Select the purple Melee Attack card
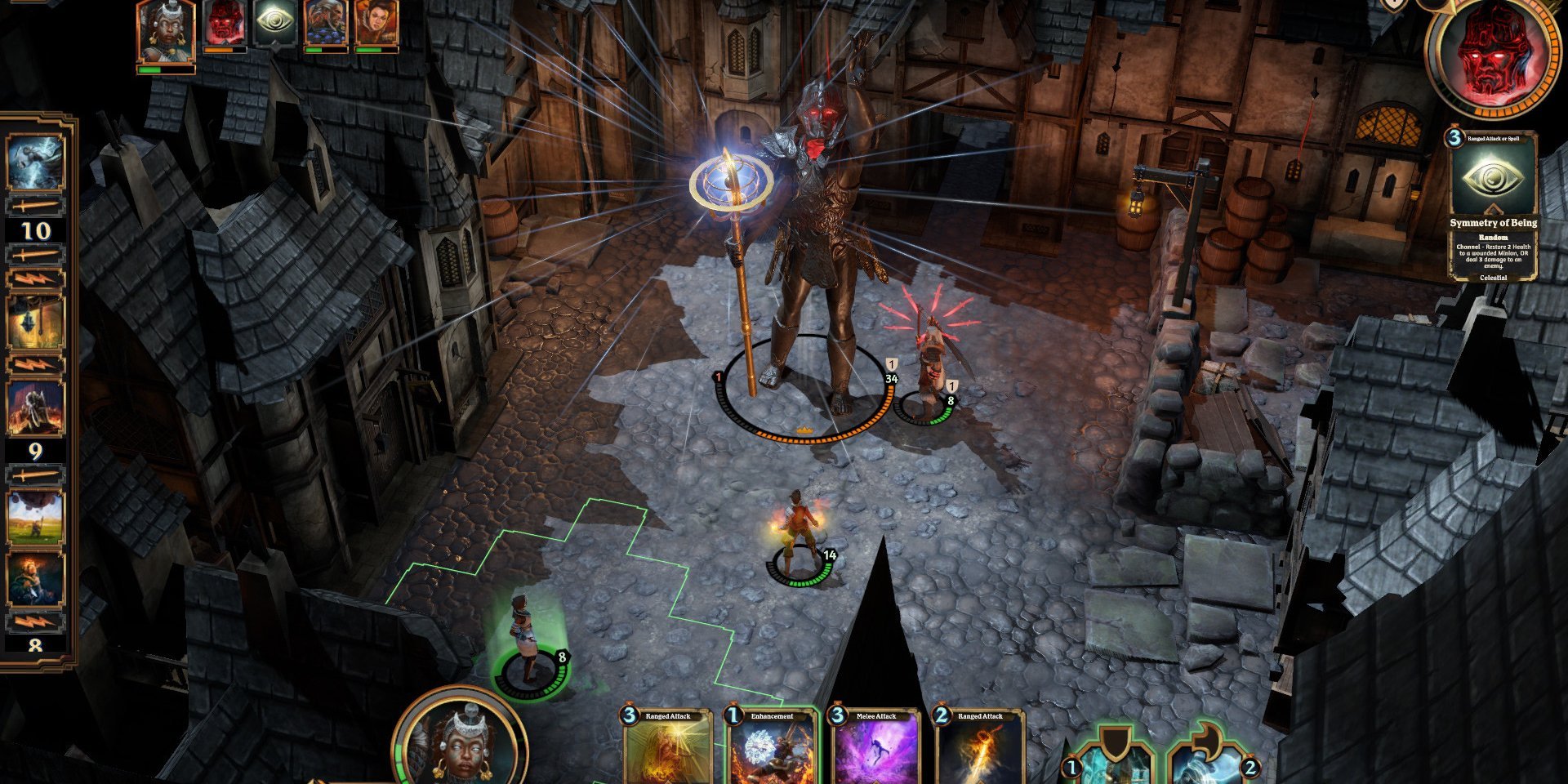Screen dimensions: 1568x784 coord(875,747)
